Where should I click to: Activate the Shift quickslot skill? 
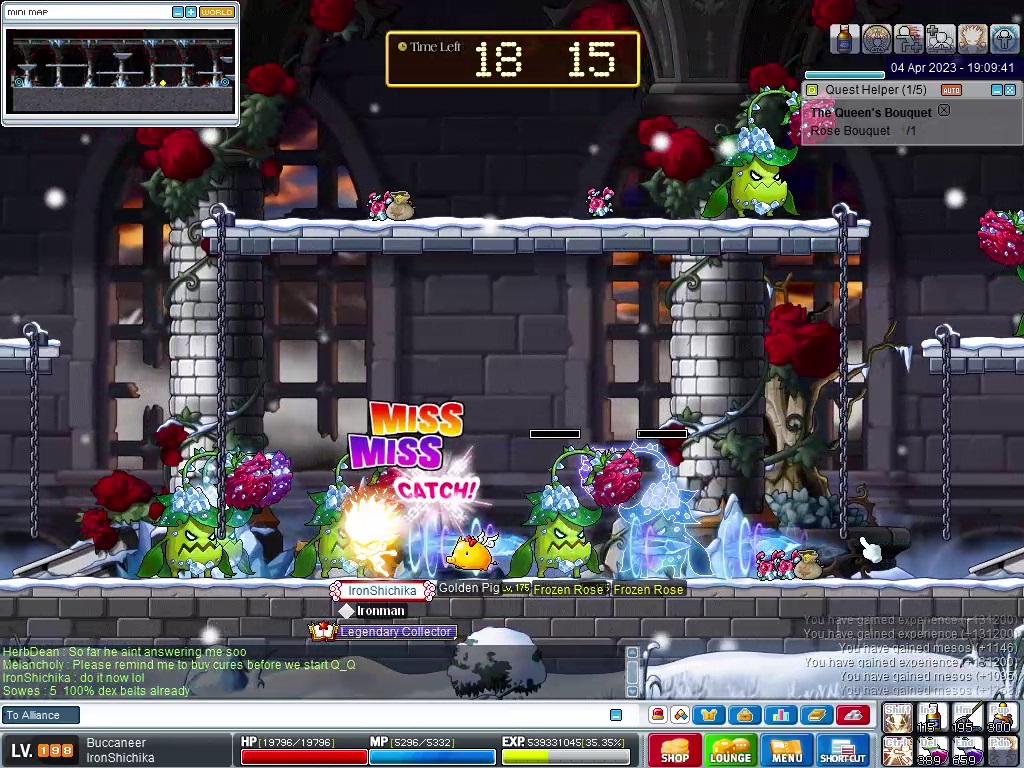click(897, 718)
